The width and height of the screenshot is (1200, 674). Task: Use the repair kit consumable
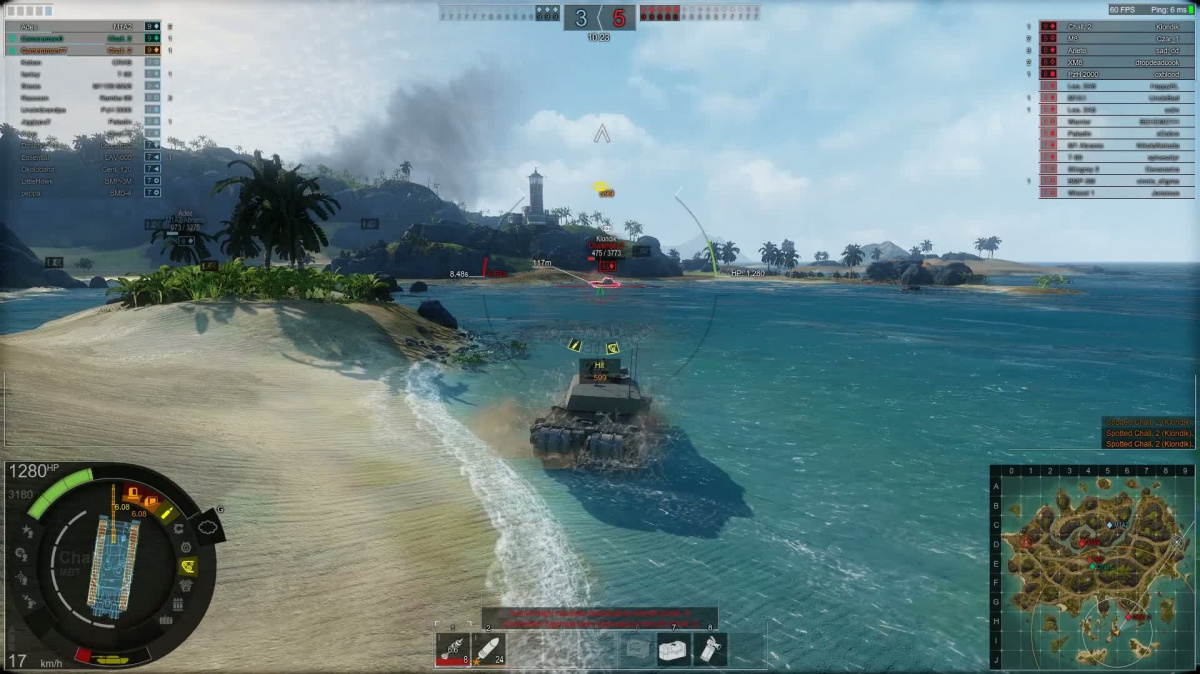675,650
